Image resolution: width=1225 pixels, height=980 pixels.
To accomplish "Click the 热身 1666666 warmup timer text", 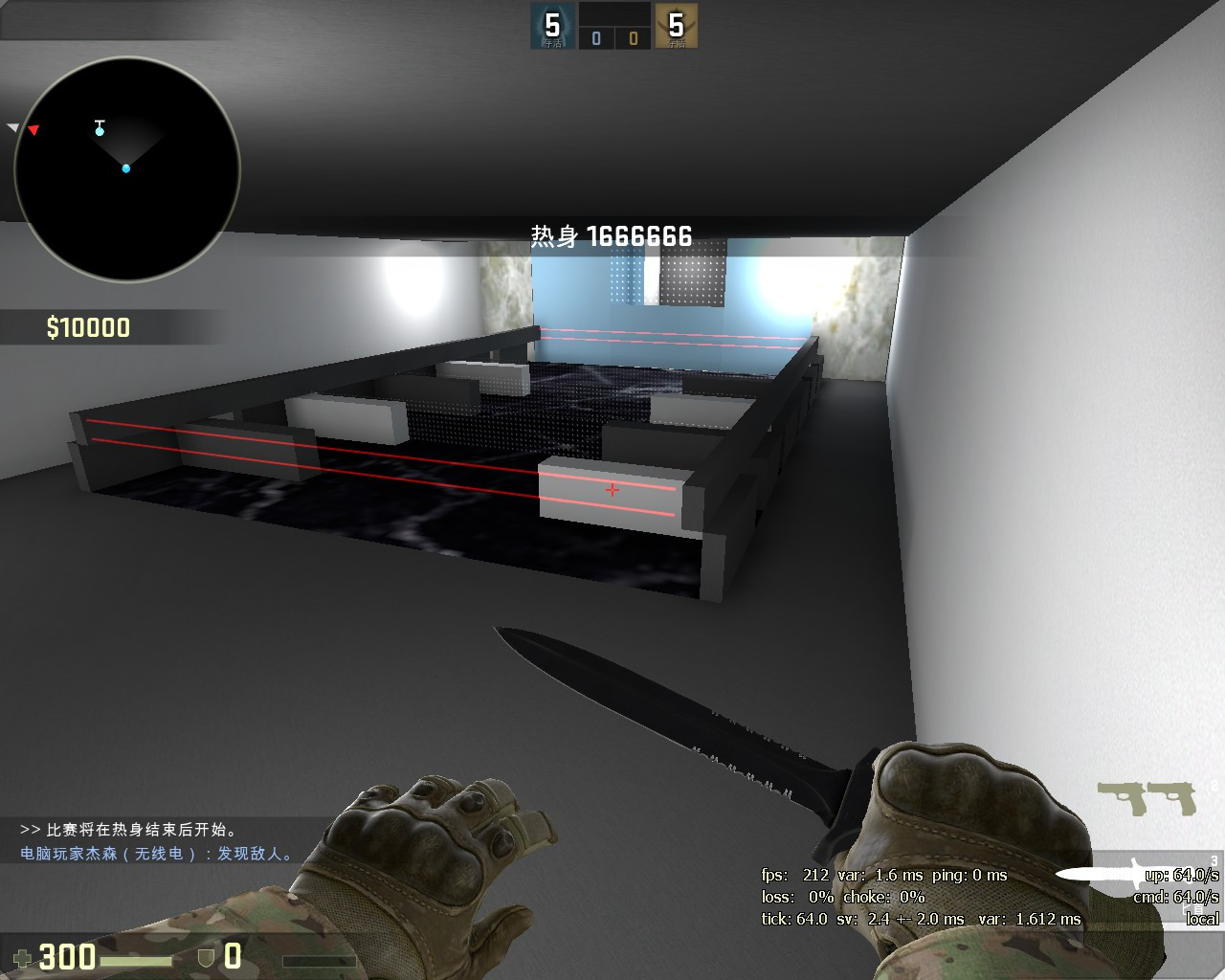I will [x=609, y=233].
